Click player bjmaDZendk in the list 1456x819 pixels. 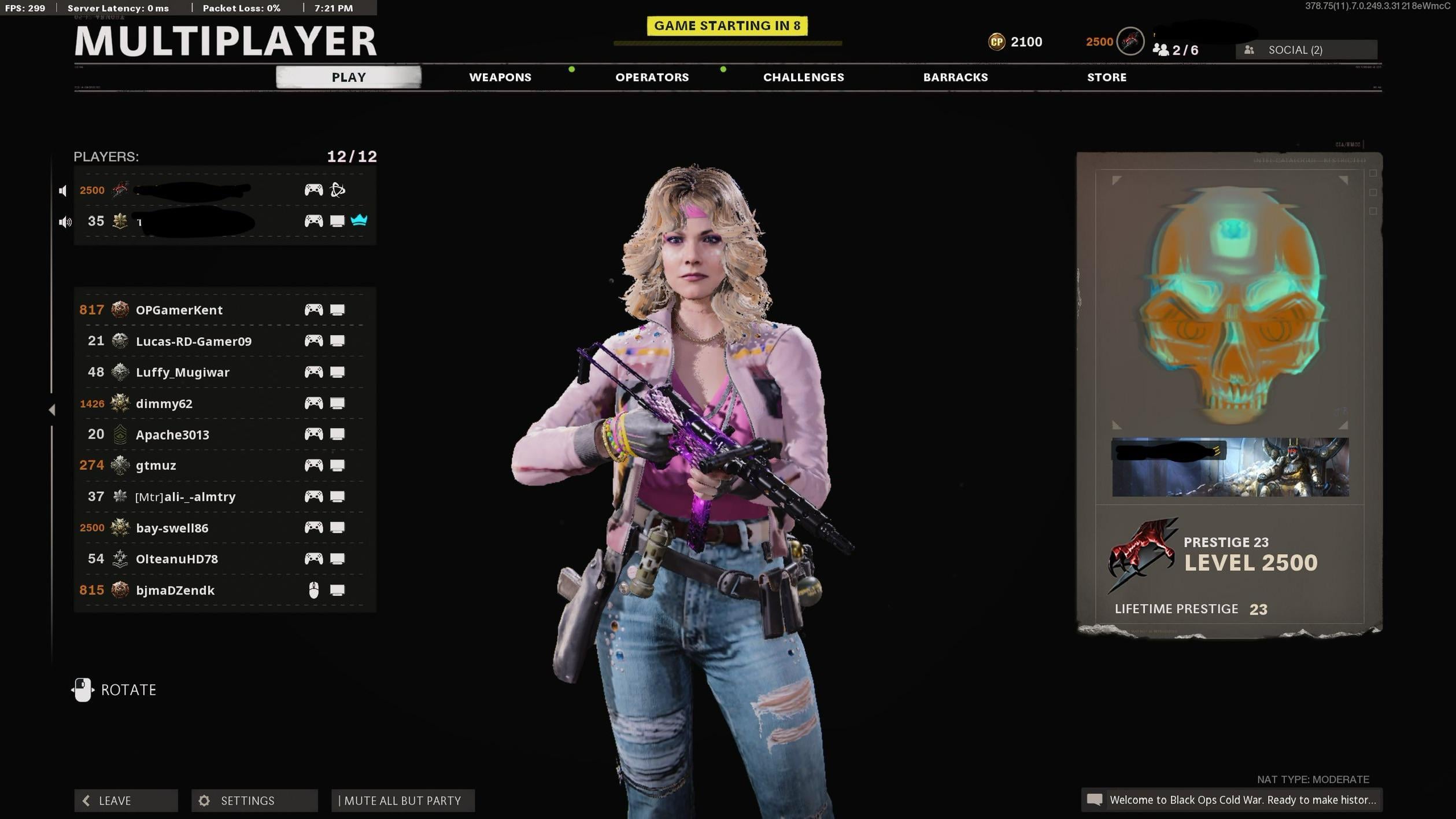[x=175, y=591]
